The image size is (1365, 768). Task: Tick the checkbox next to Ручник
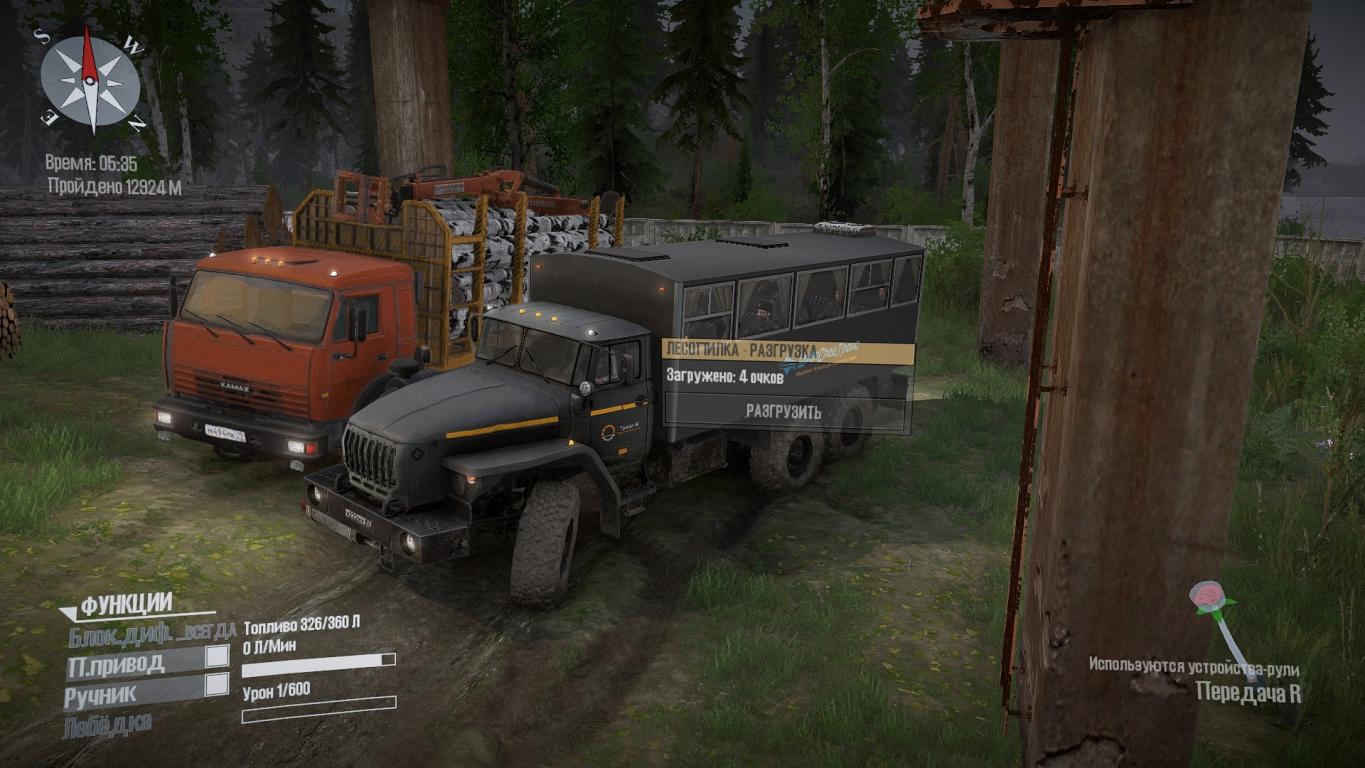[x=216, y=685]
